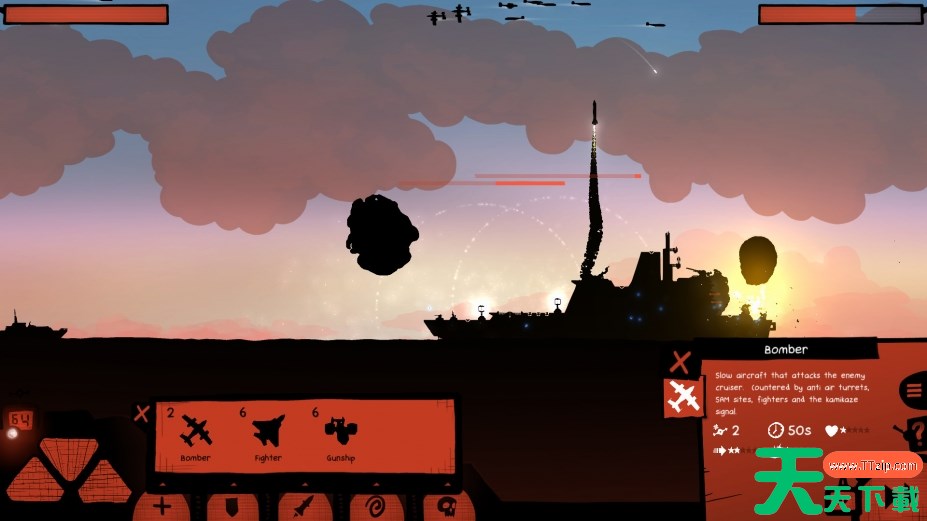Screen dimensions: 927x521
Task: Switch to the shield defense category
Action: pyautogui.click(x=233, y=506)
